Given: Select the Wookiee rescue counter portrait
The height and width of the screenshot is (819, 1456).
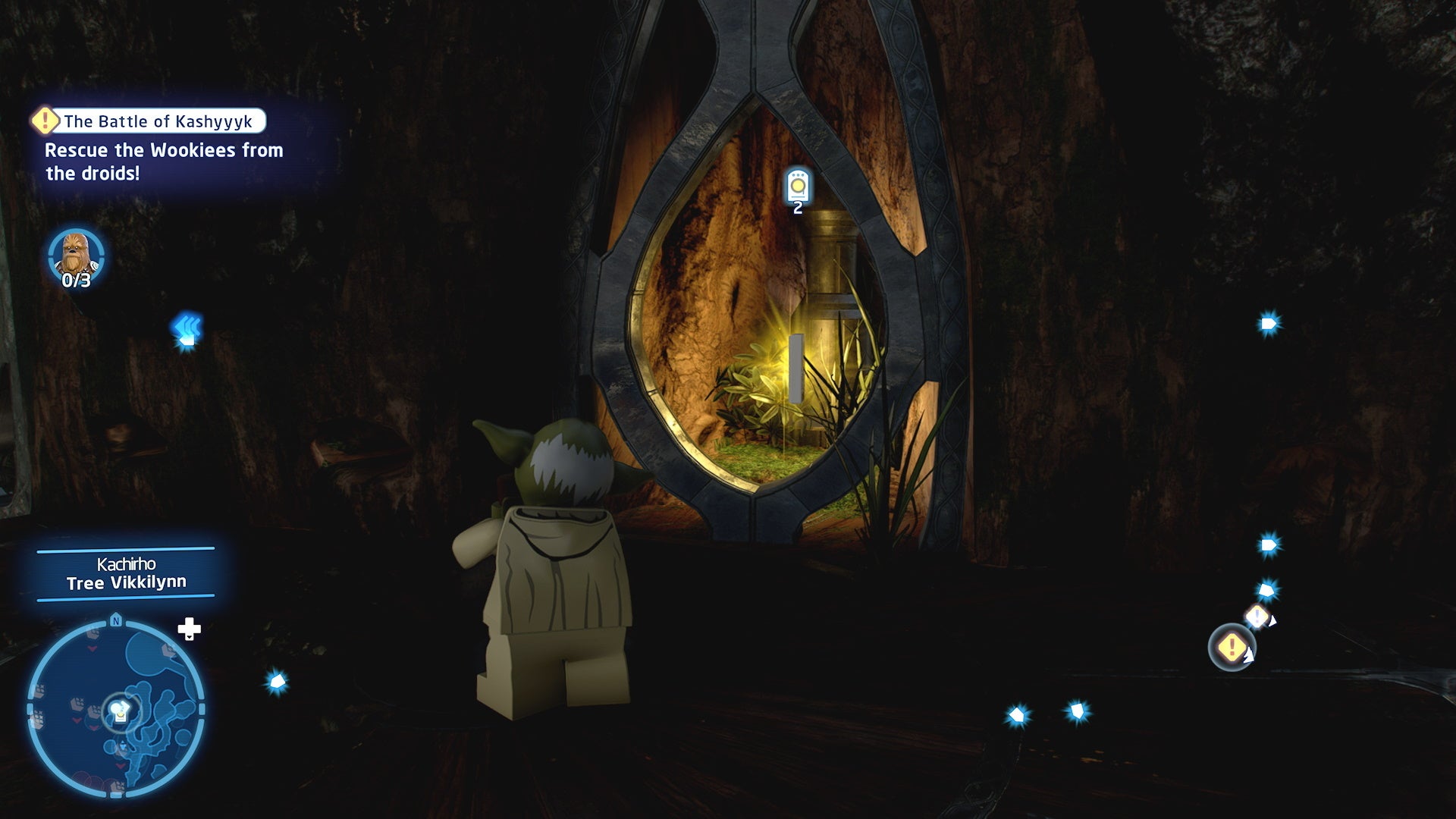Looking at the screenshot, I should tap(75, 254).
